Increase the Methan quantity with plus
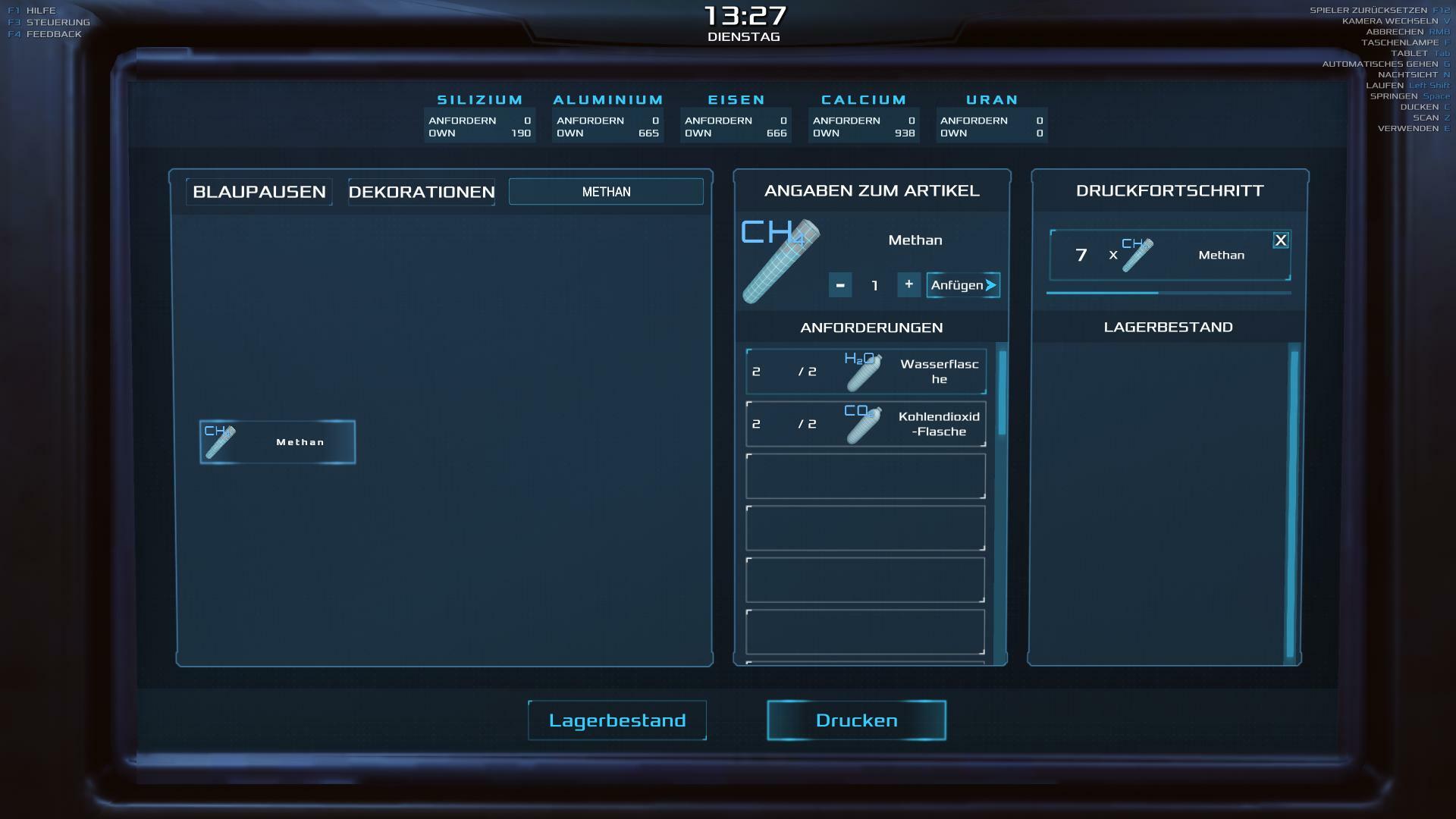 point(908,284)
